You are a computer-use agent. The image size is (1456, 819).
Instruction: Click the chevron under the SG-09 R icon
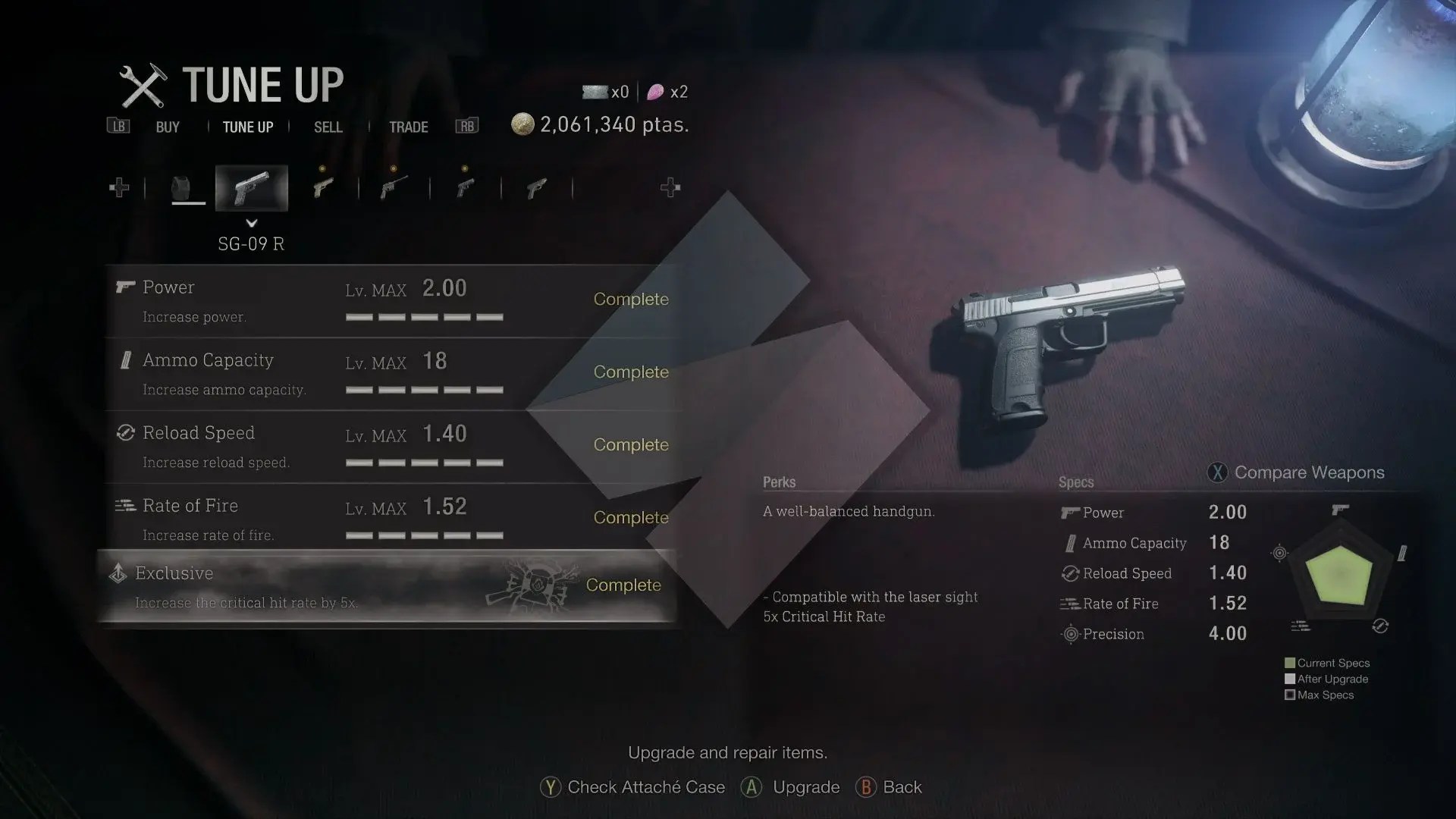tap(252, 224)
